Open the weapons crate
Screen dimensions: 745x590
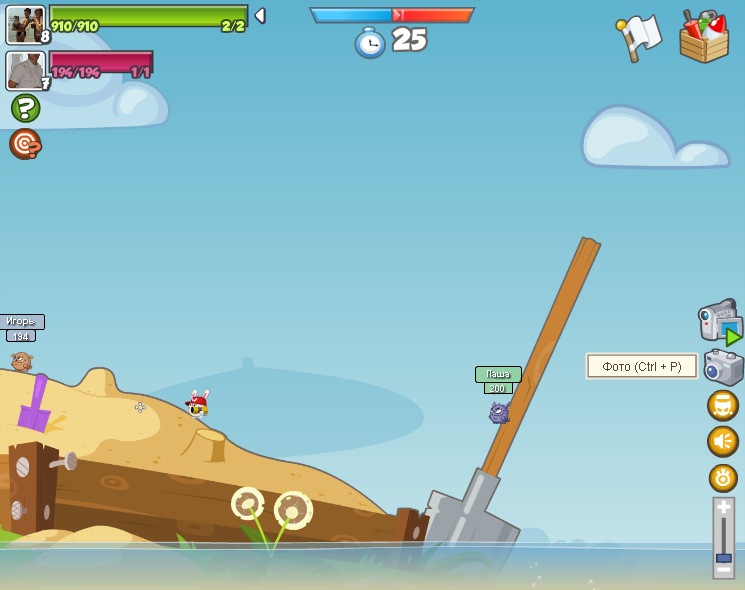click(704, 38)
